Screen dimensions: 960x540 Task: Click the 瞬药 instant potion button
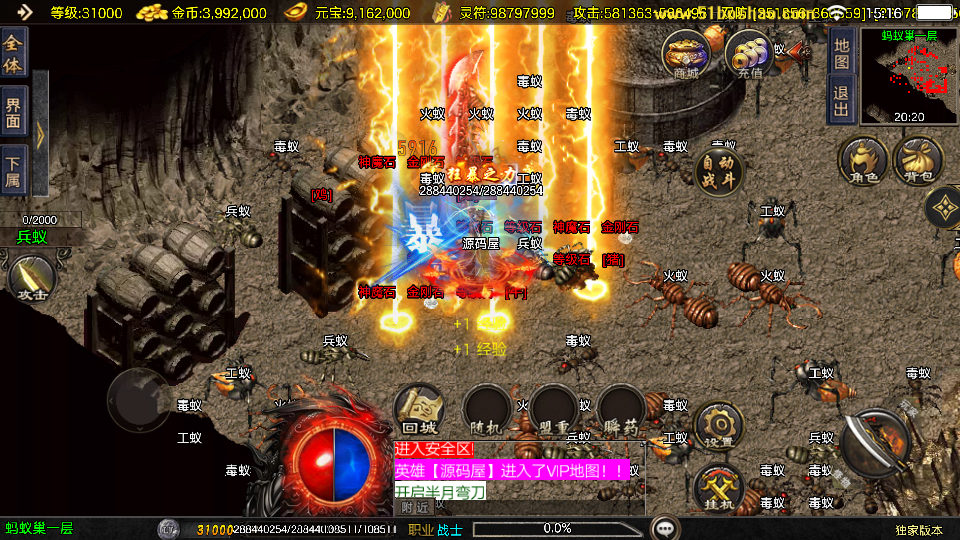[x=620, y=410]
